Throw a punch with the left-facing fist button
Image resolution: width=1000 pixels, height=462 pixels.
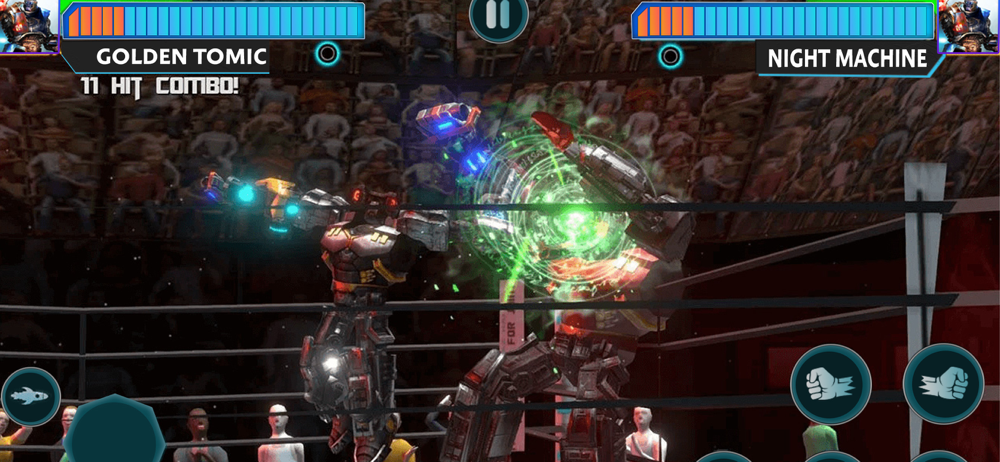pos(830,385)
